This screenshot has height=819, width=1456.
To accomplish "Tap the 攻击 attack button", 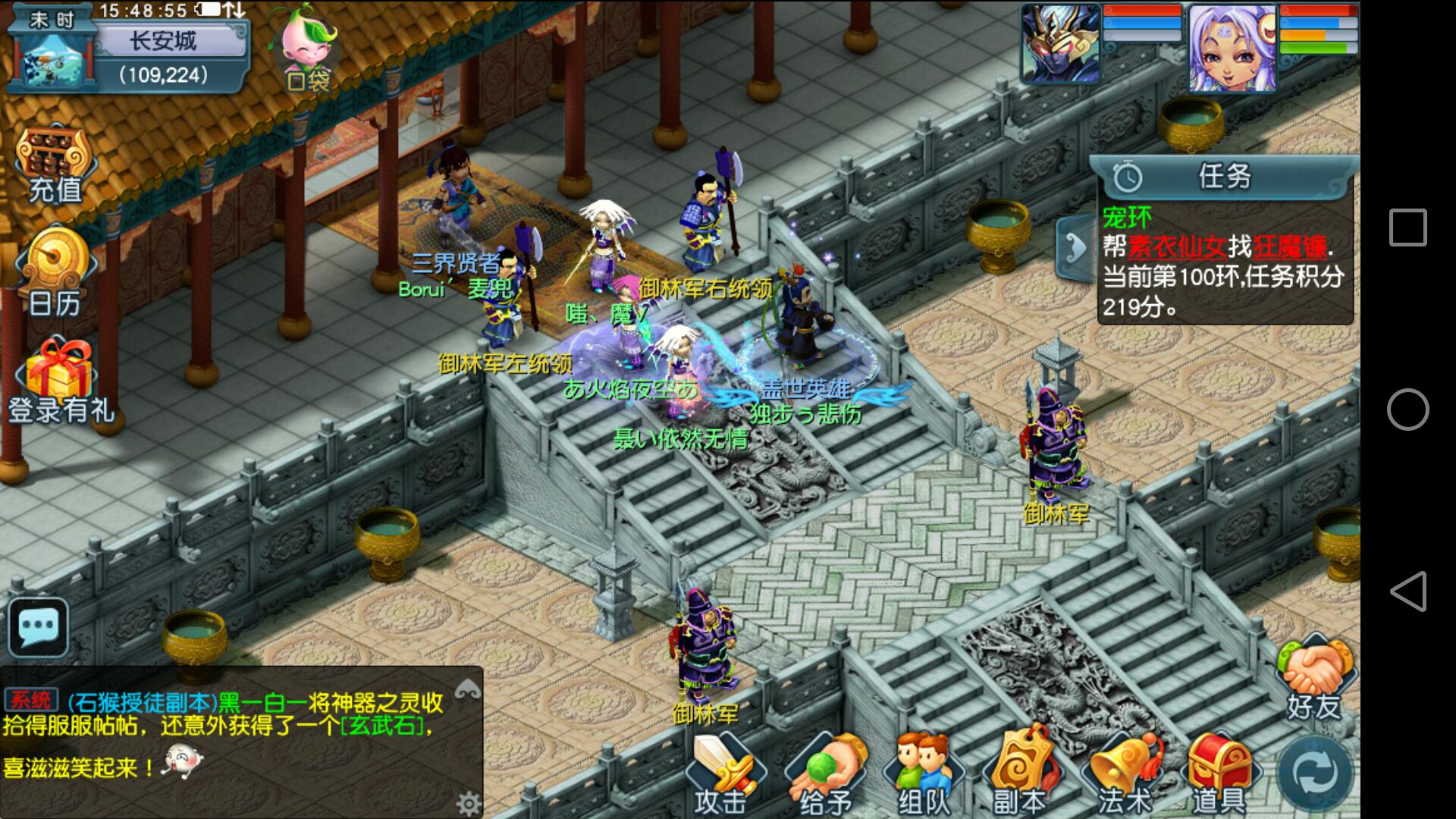I will [x=720, y=773].
